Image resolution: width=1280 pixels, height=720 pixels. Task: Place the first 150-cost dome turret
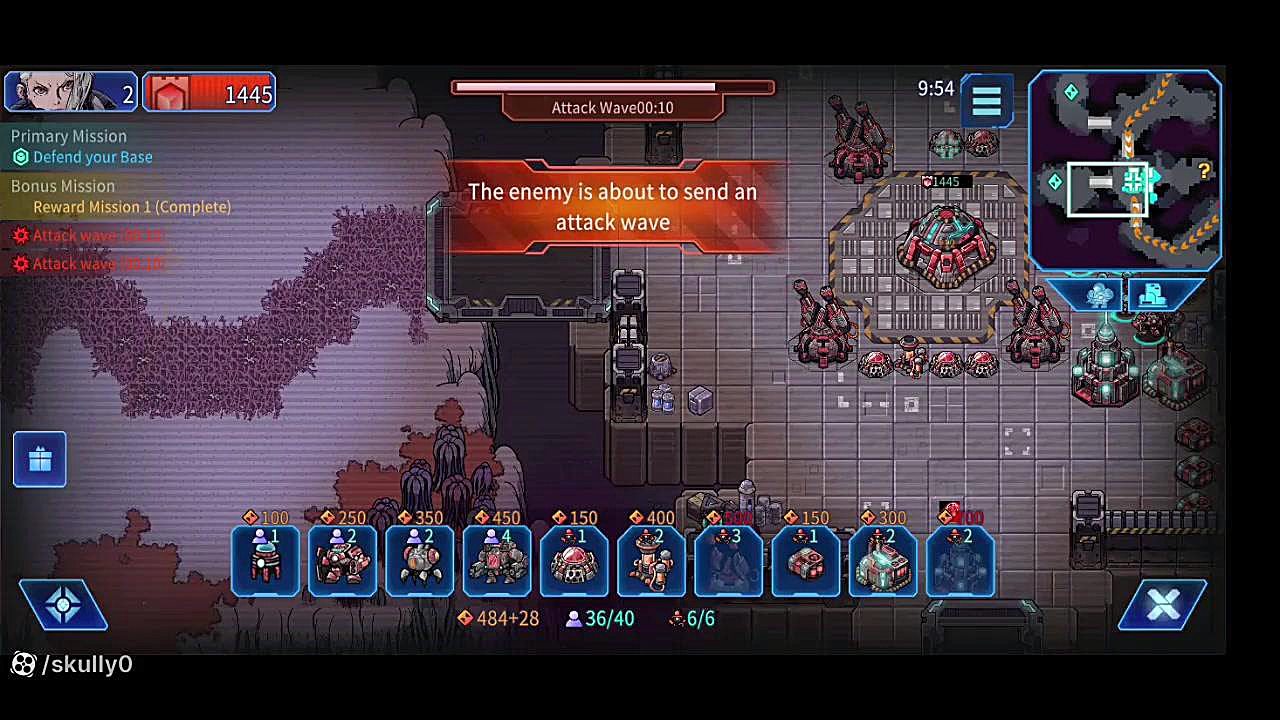(574, 560)
